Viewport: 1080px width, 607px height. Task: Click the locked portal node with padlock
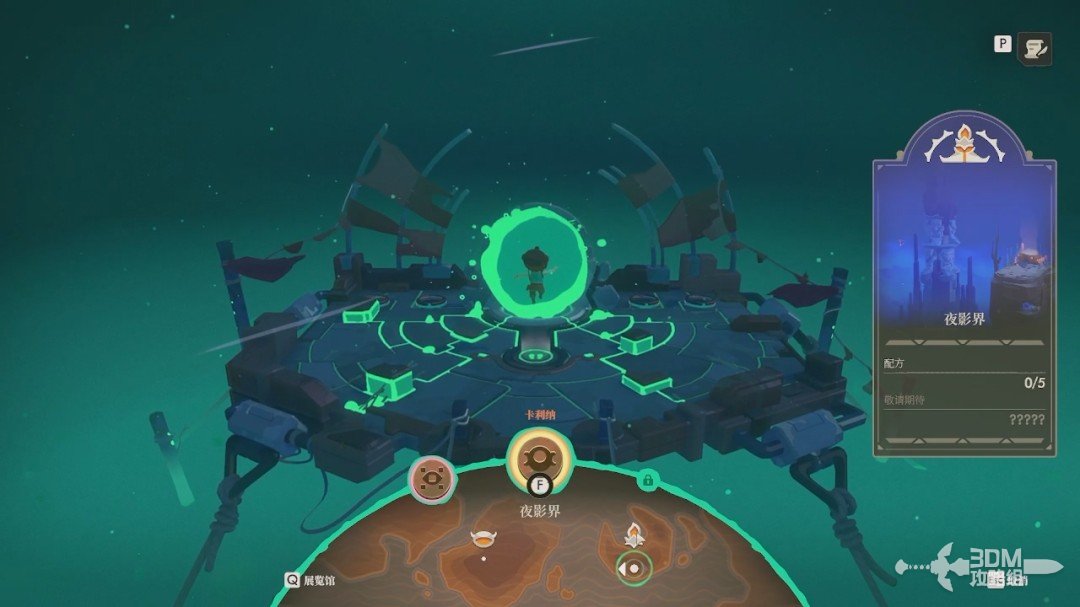pyautogui.click(x=647, y=481)
